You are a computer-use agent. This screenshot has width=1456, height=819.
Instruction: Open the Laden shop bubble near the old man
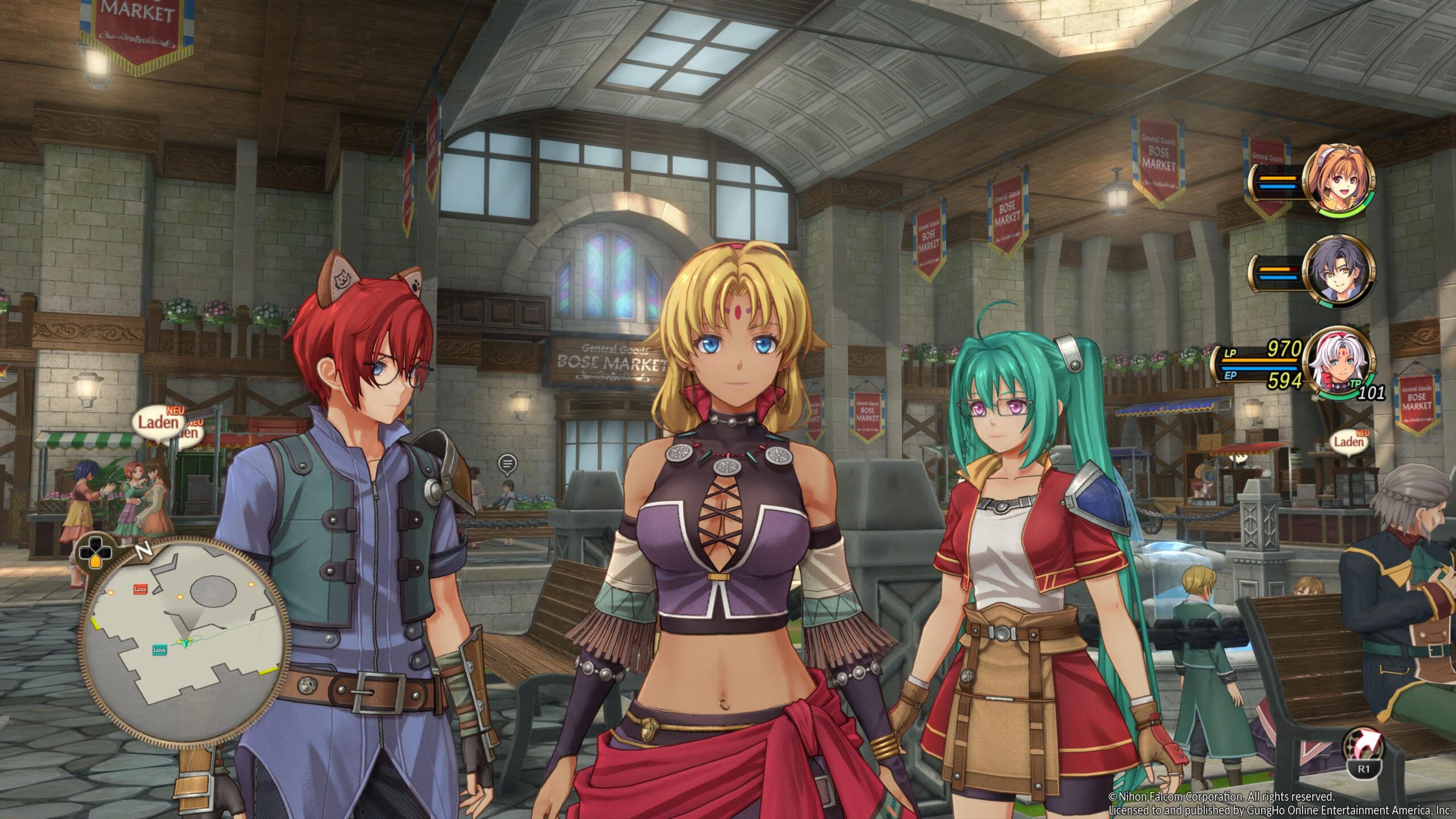(x=1349, y=441)
